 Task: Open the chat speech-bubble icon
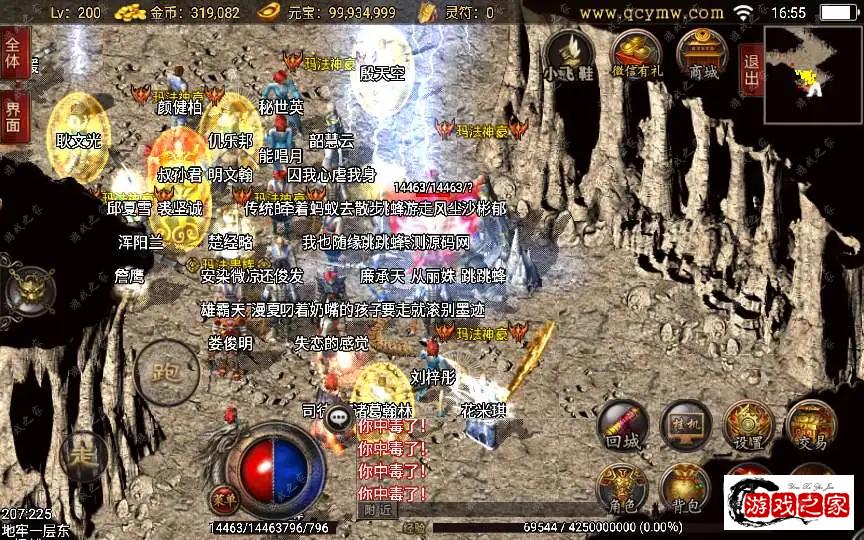coord(340,417)
